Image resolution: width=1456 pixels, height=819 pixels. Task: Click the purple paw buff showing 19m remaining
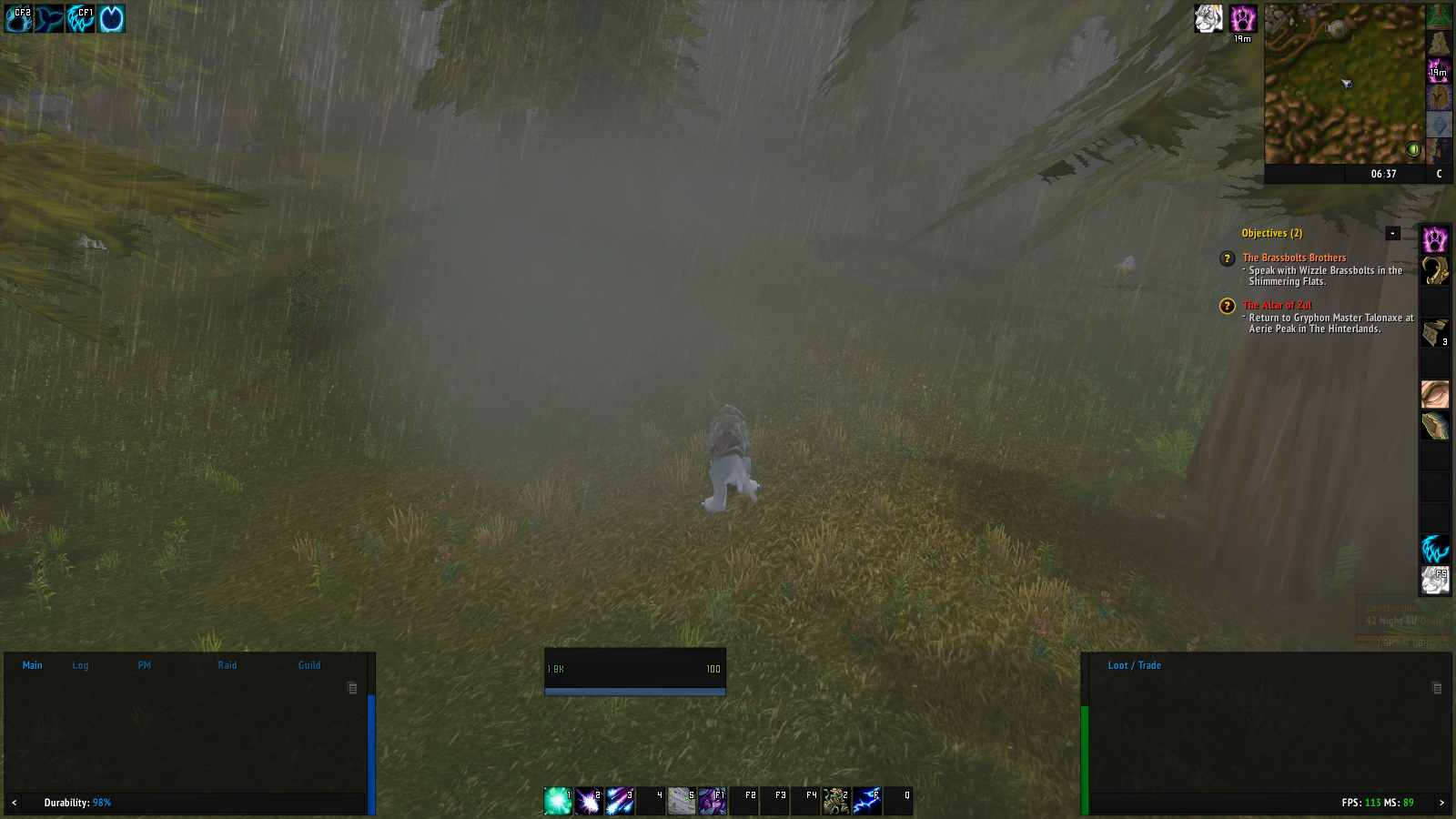pos(1244,19)
